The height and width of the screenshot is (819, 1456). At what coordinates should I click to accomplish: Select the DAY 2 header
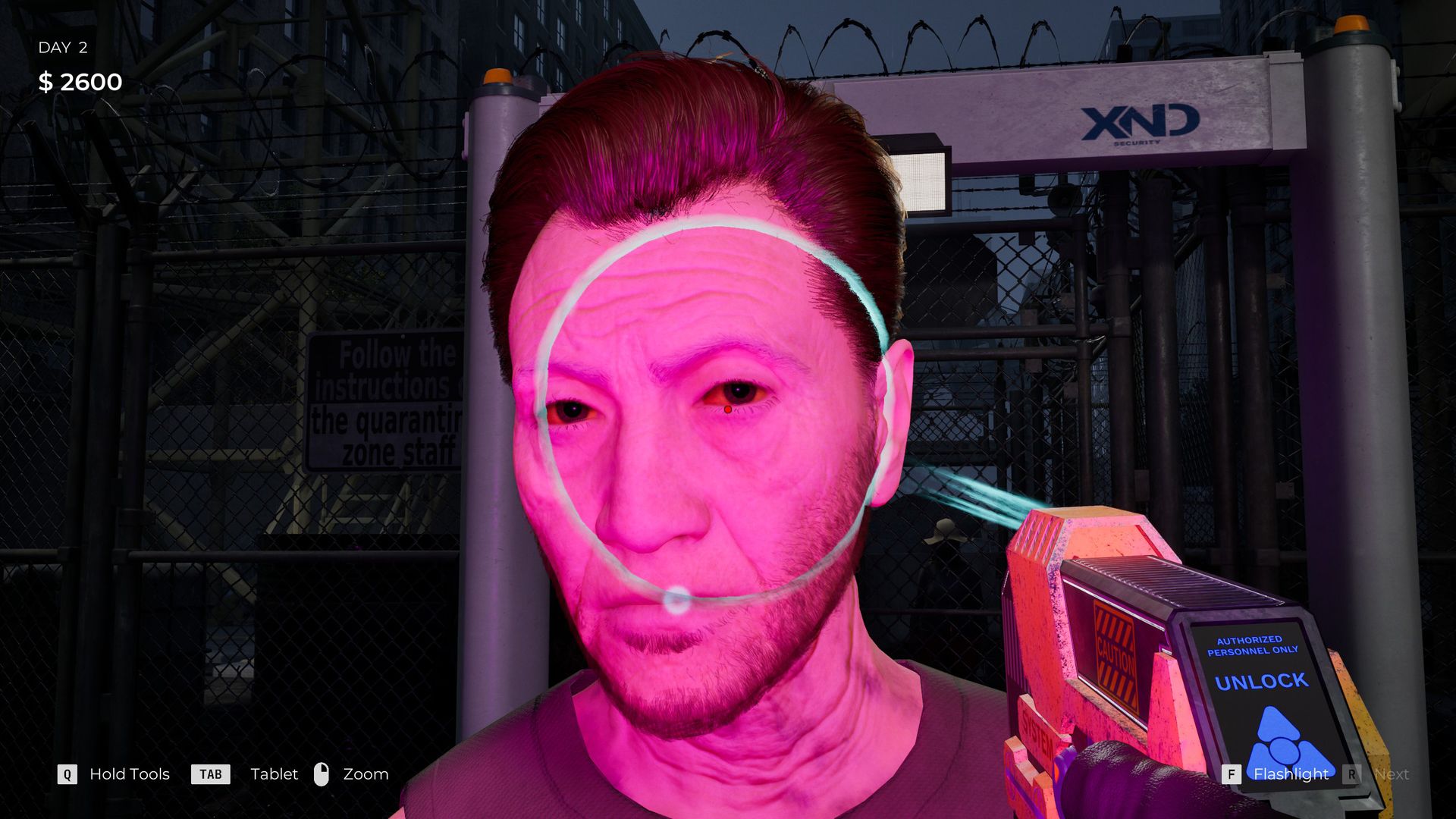click(63, 47)
